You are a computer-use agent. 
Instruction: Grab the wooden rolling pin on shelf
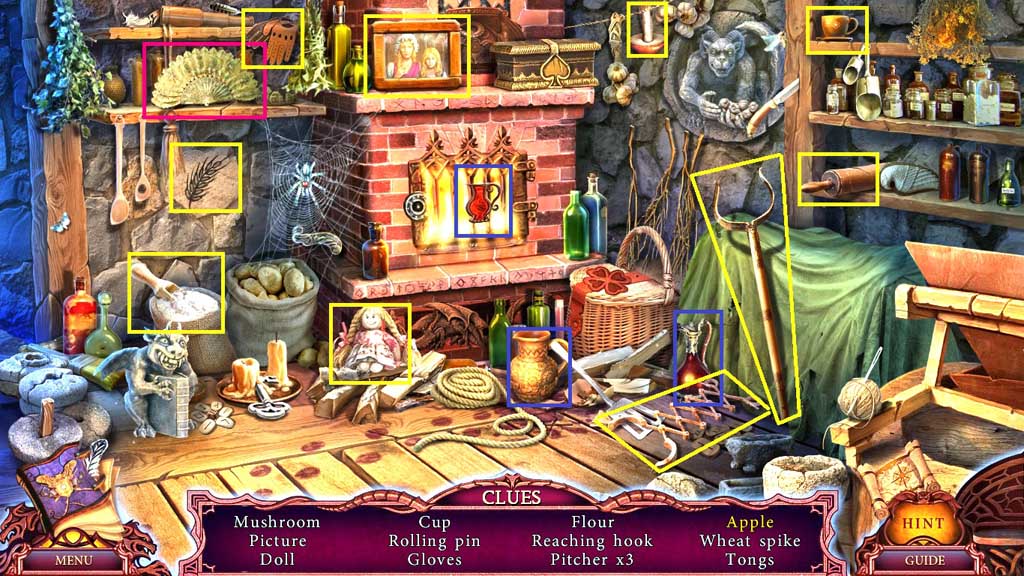click(838, 180)
